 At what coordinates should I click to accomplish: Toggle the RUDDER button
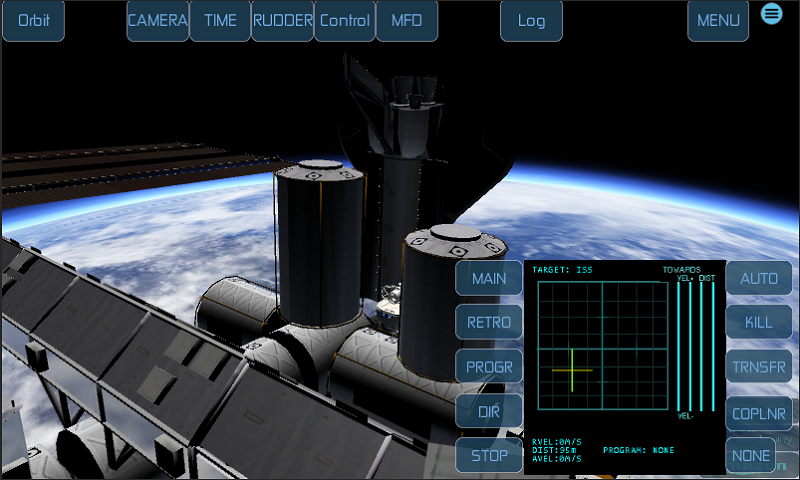[x=282, y=20]
